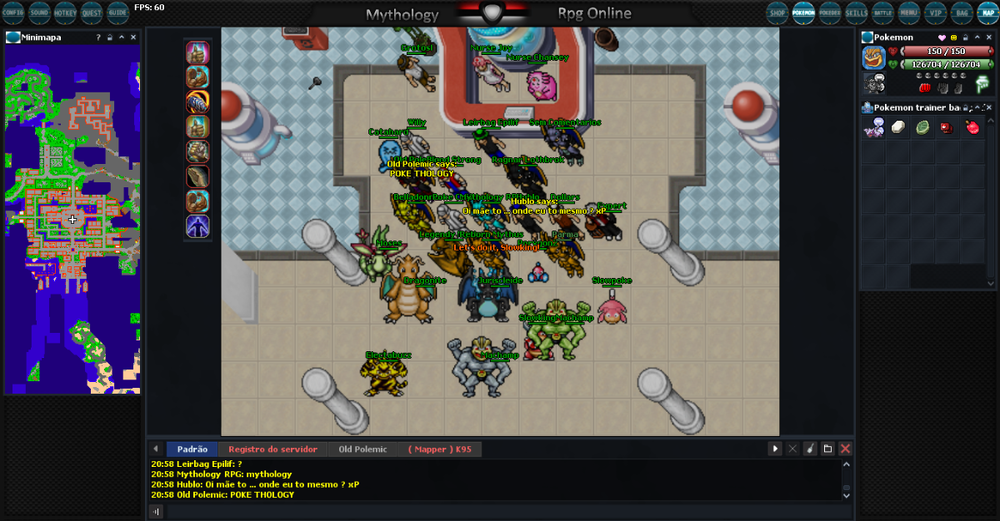Open the Config menu button
1000x521 pixels.
coord(13,13)
